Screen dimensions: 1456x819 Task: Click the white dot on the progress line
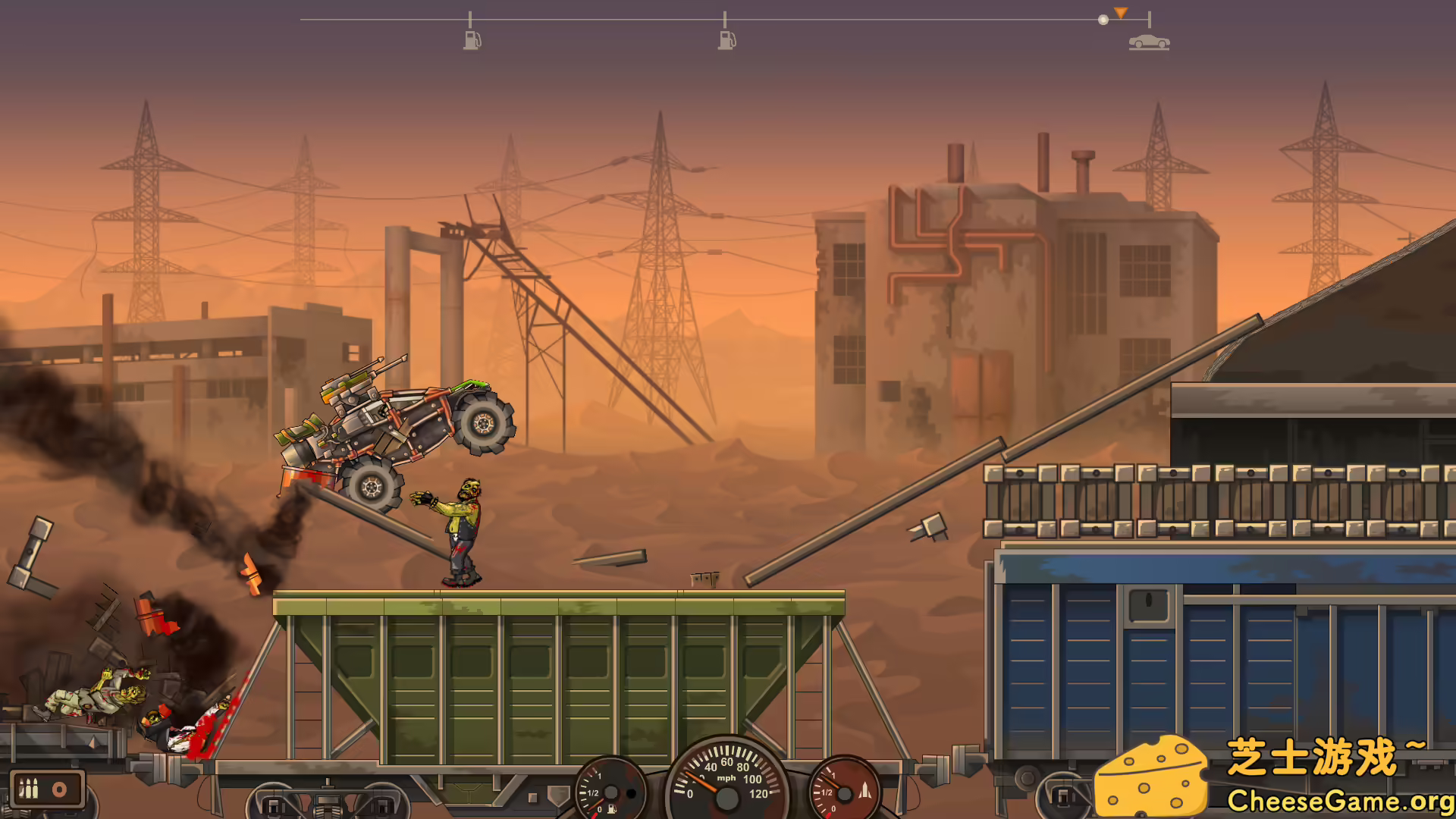point(1103,19)
